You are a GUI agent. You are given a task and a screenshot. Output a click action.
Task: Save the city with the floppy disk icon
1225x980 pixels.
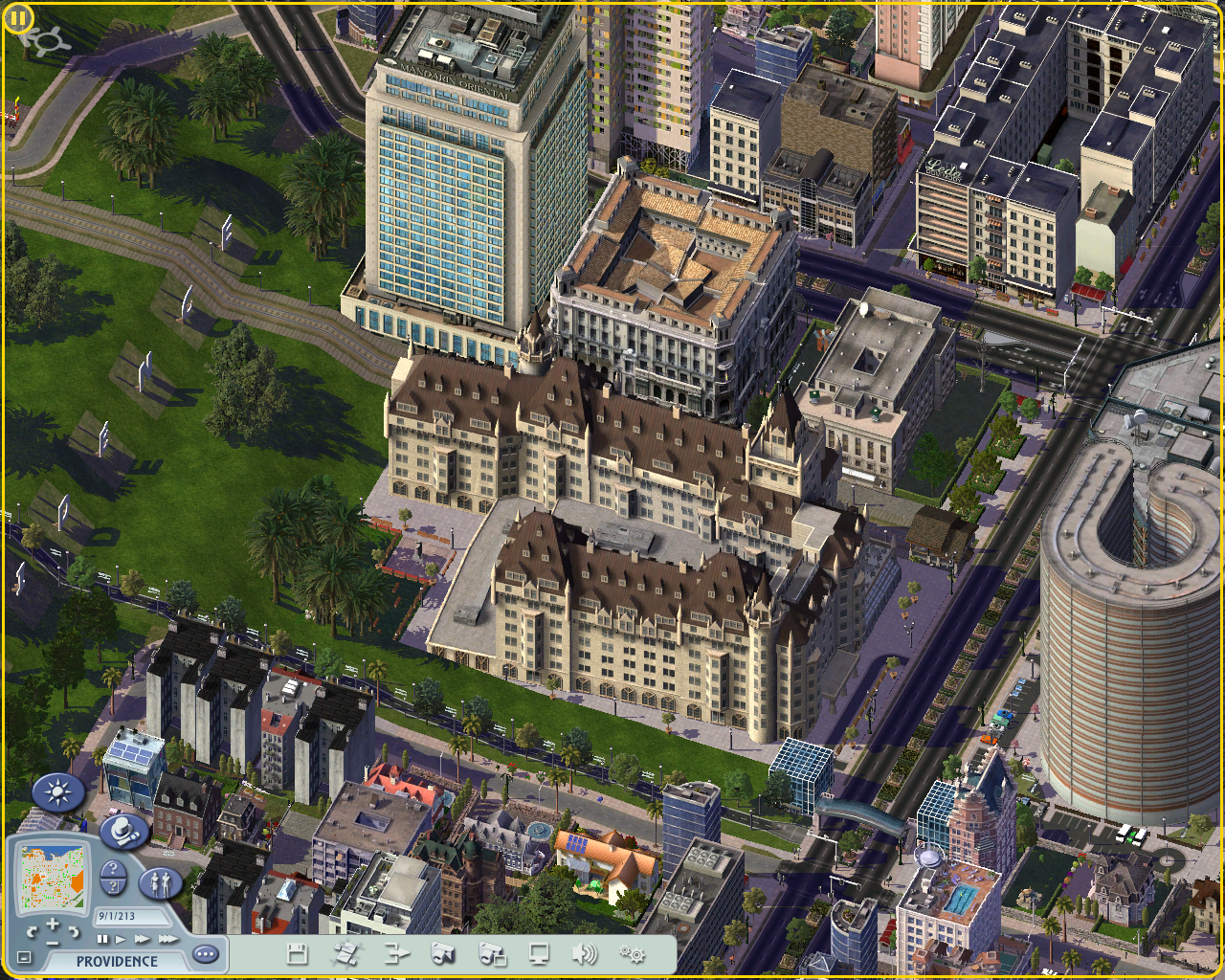click(x=297, y=953)
